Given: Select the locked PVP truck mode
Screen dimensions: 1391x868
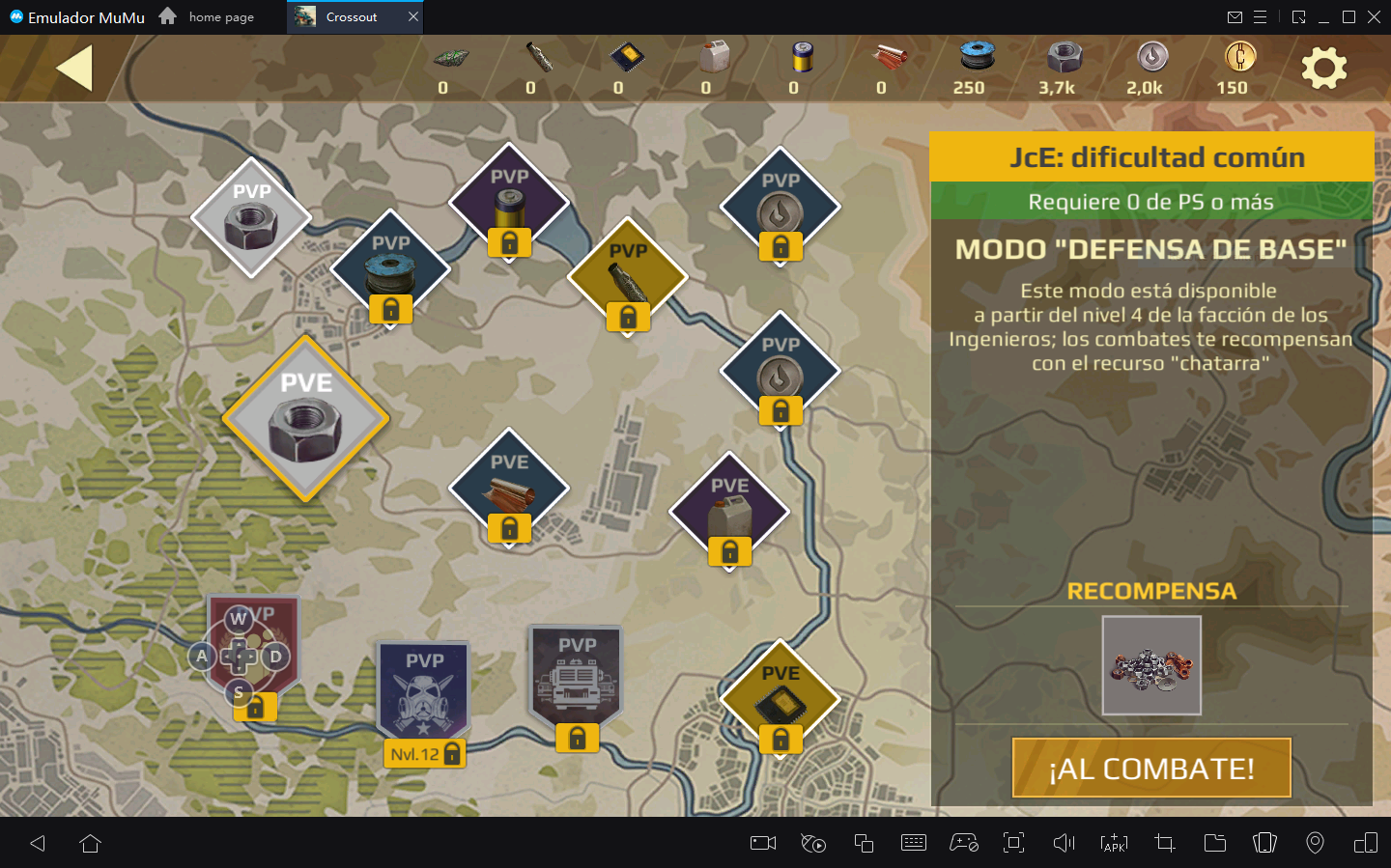Looking at the screenshot, I should [x=577, y=677].
